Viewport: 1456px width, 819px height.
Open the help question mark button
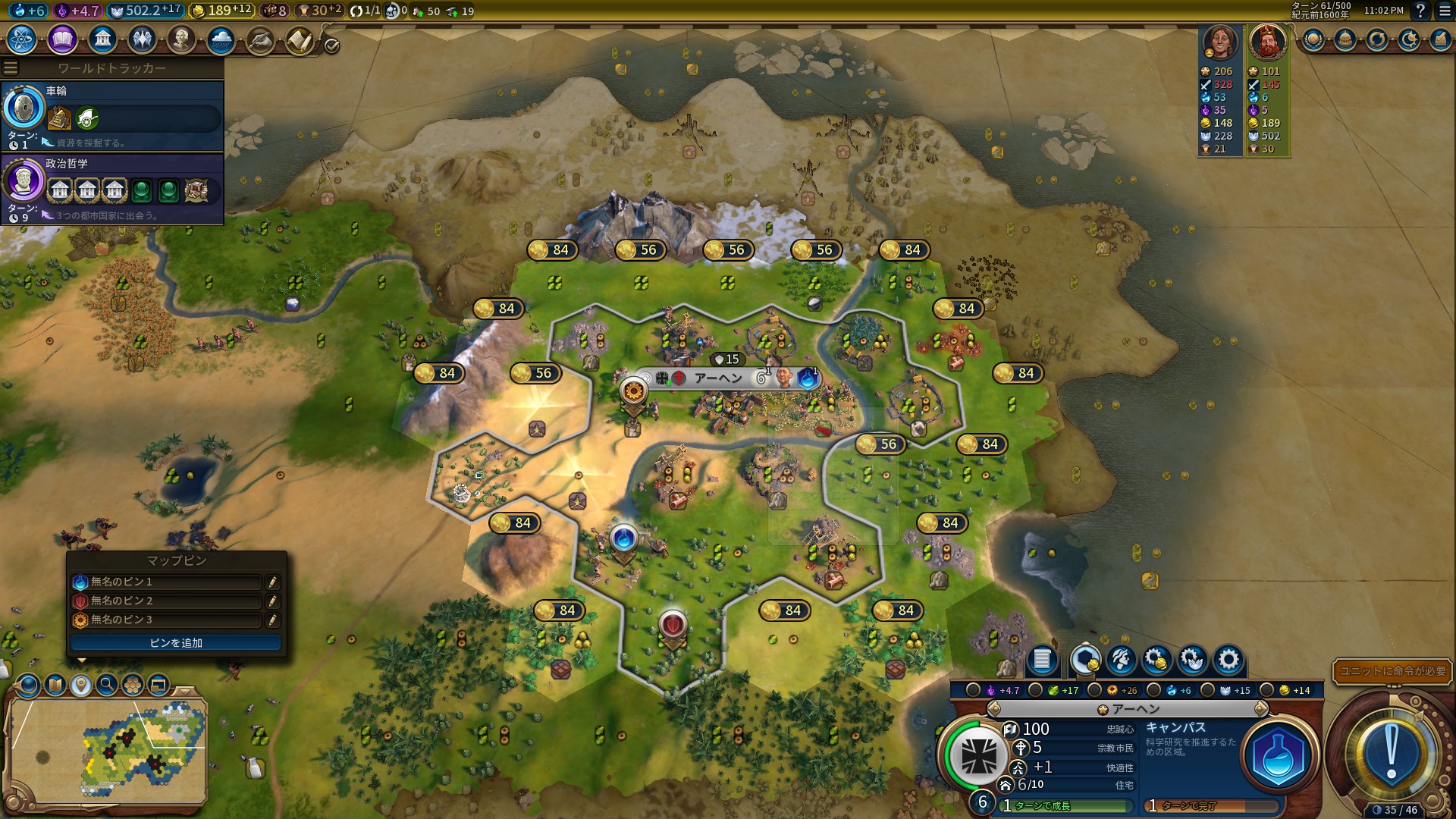click(1420, 11)
